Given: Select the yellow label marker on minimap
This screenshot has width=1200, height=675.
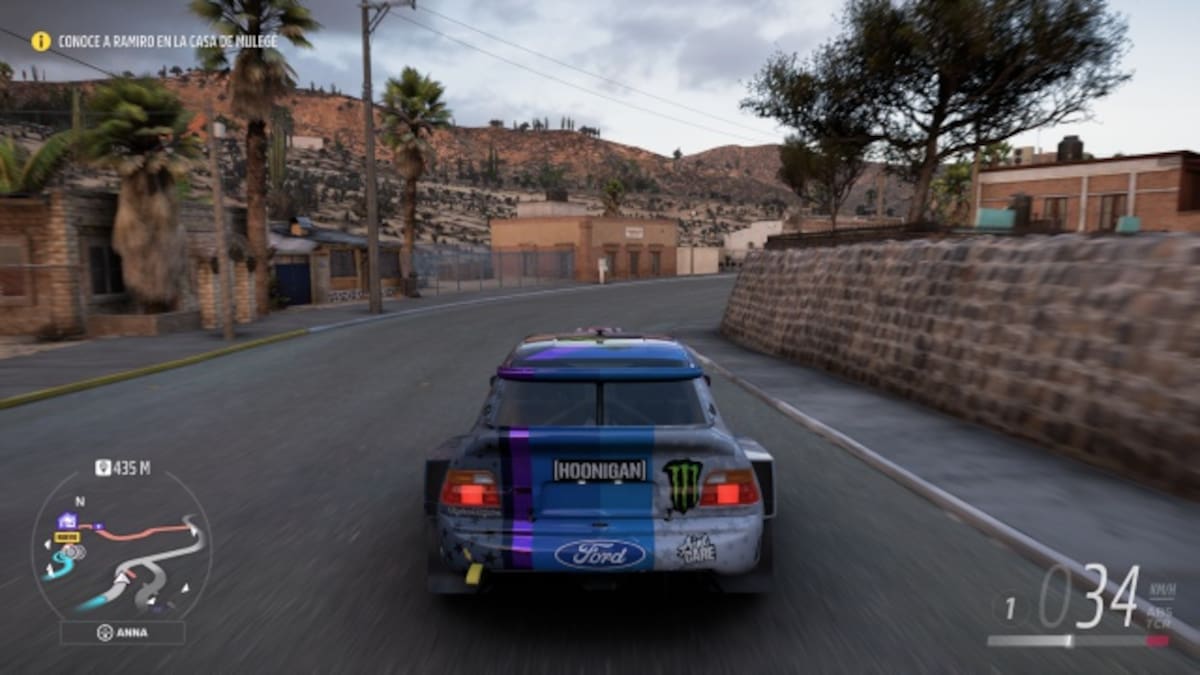Looking at the screenshot, I should tap(67, 537).
